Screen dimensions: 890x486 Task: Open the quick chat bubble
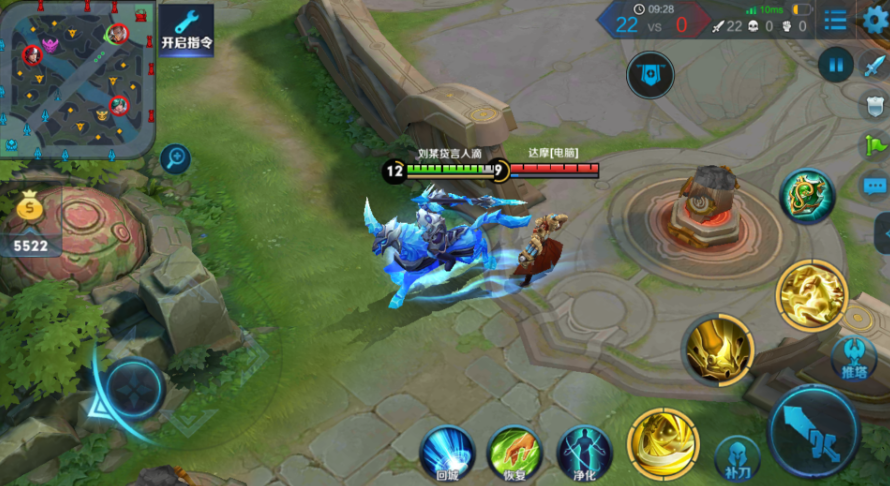point(875,186)
